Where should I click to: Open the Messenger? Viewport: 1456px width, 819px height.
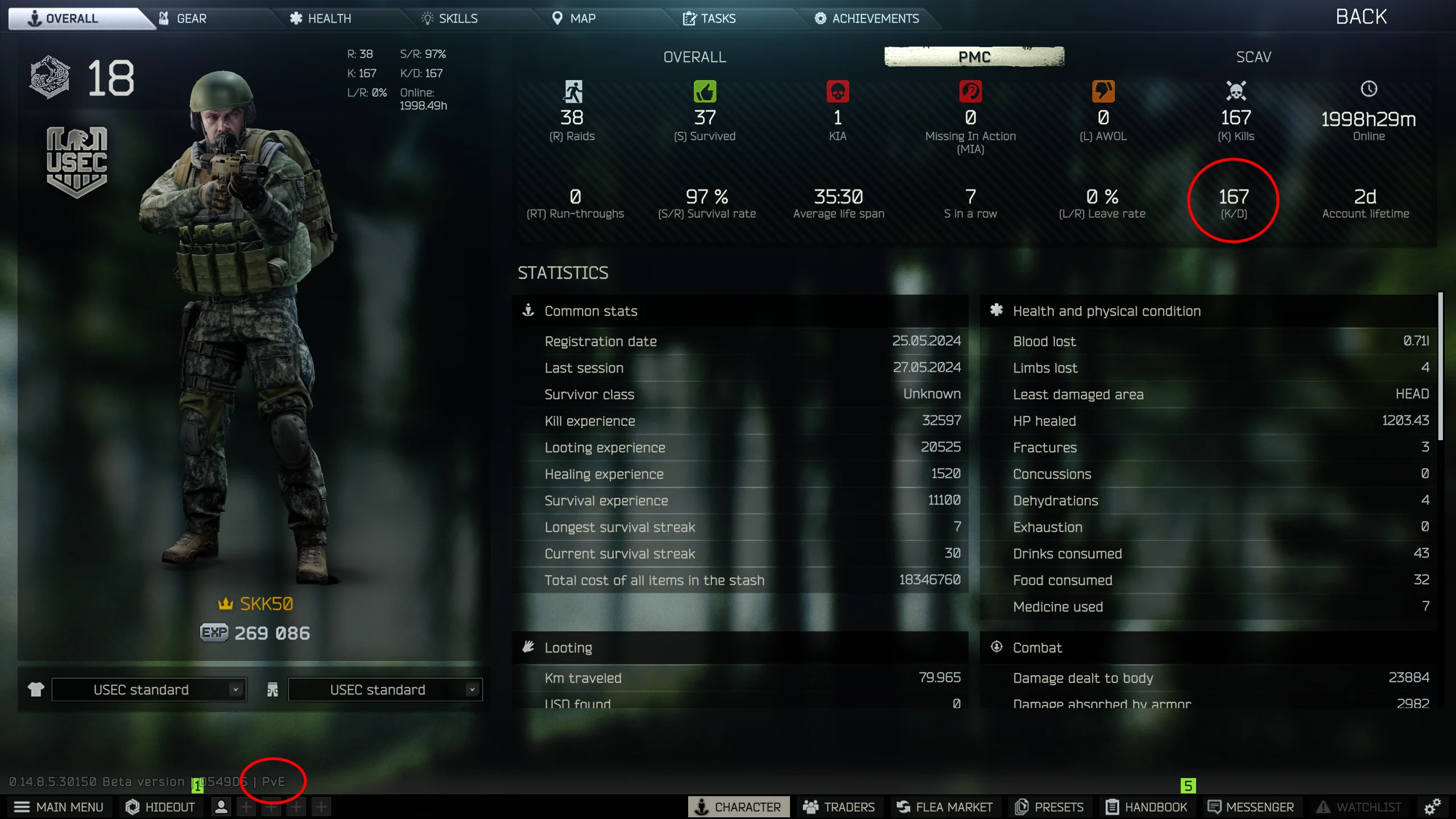pos(1251,806)
